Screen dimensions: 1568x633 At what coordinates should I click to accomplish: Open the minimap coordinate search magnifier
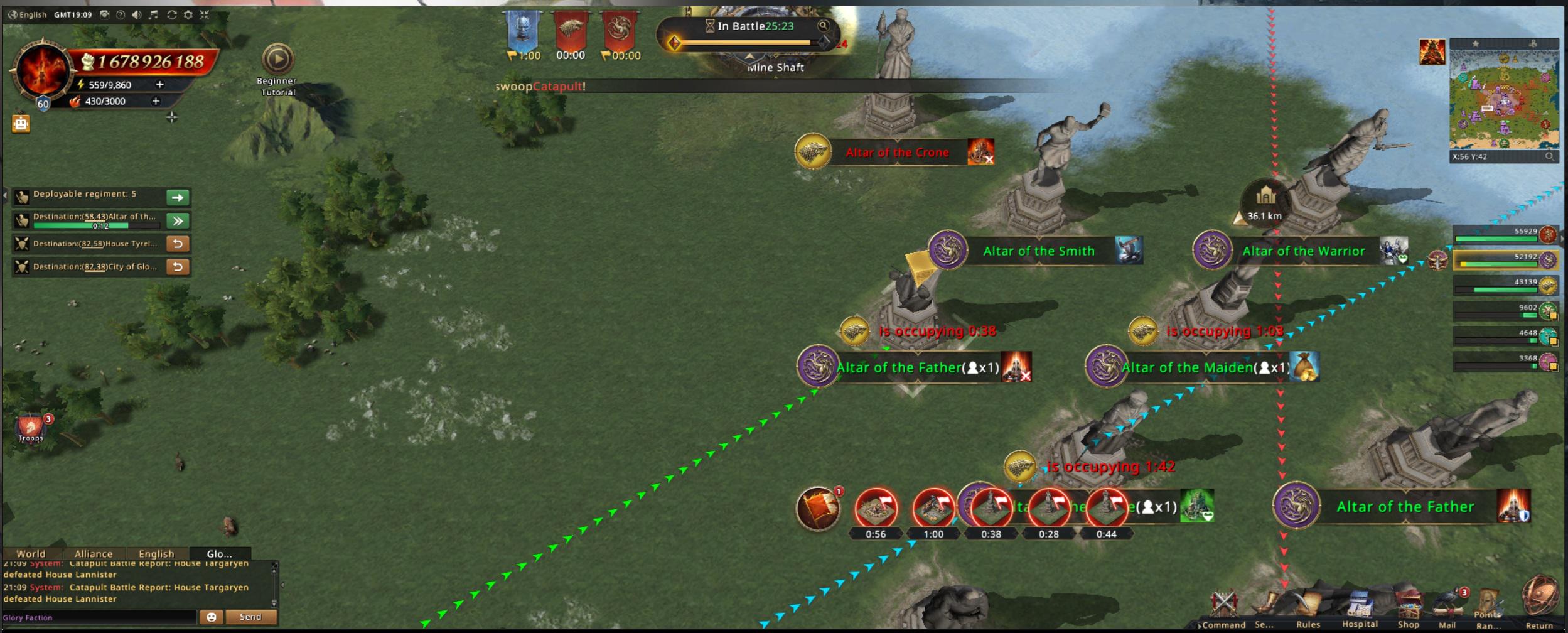[1549, 156]
